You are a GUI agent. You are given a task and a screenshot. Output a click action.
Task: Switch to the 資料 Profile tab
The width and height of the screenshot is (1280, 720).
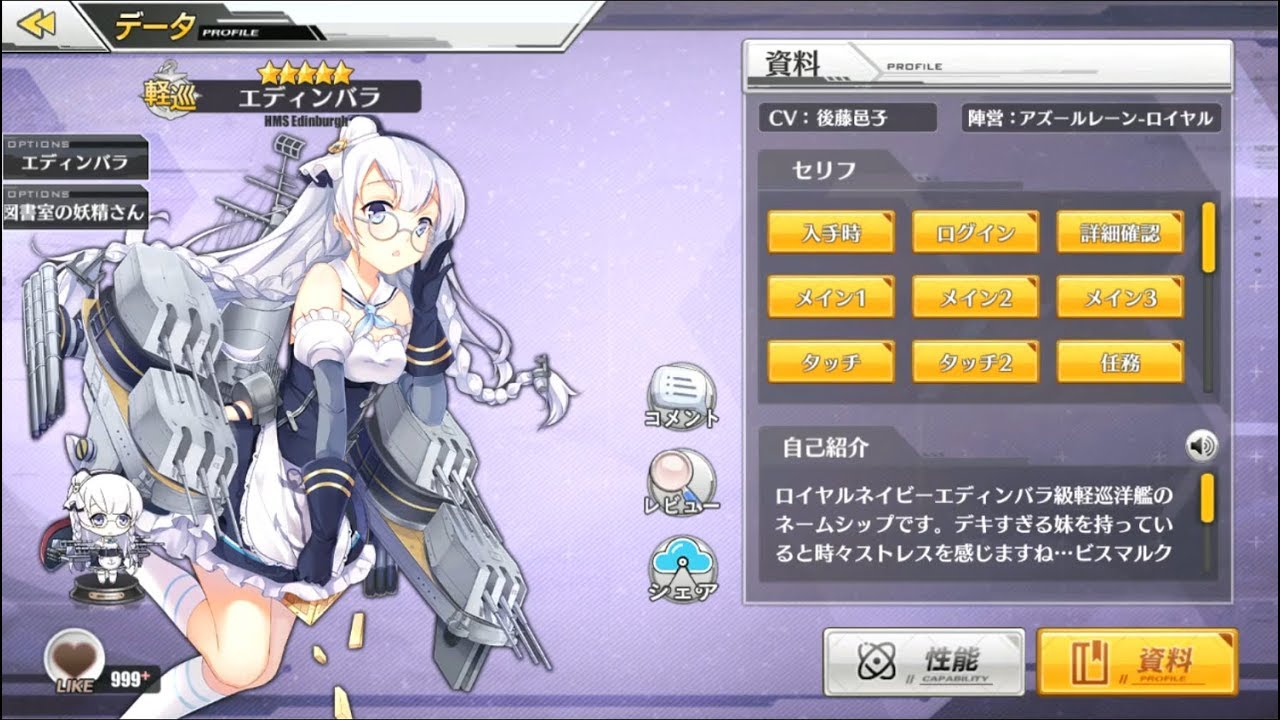(1137, 662)
